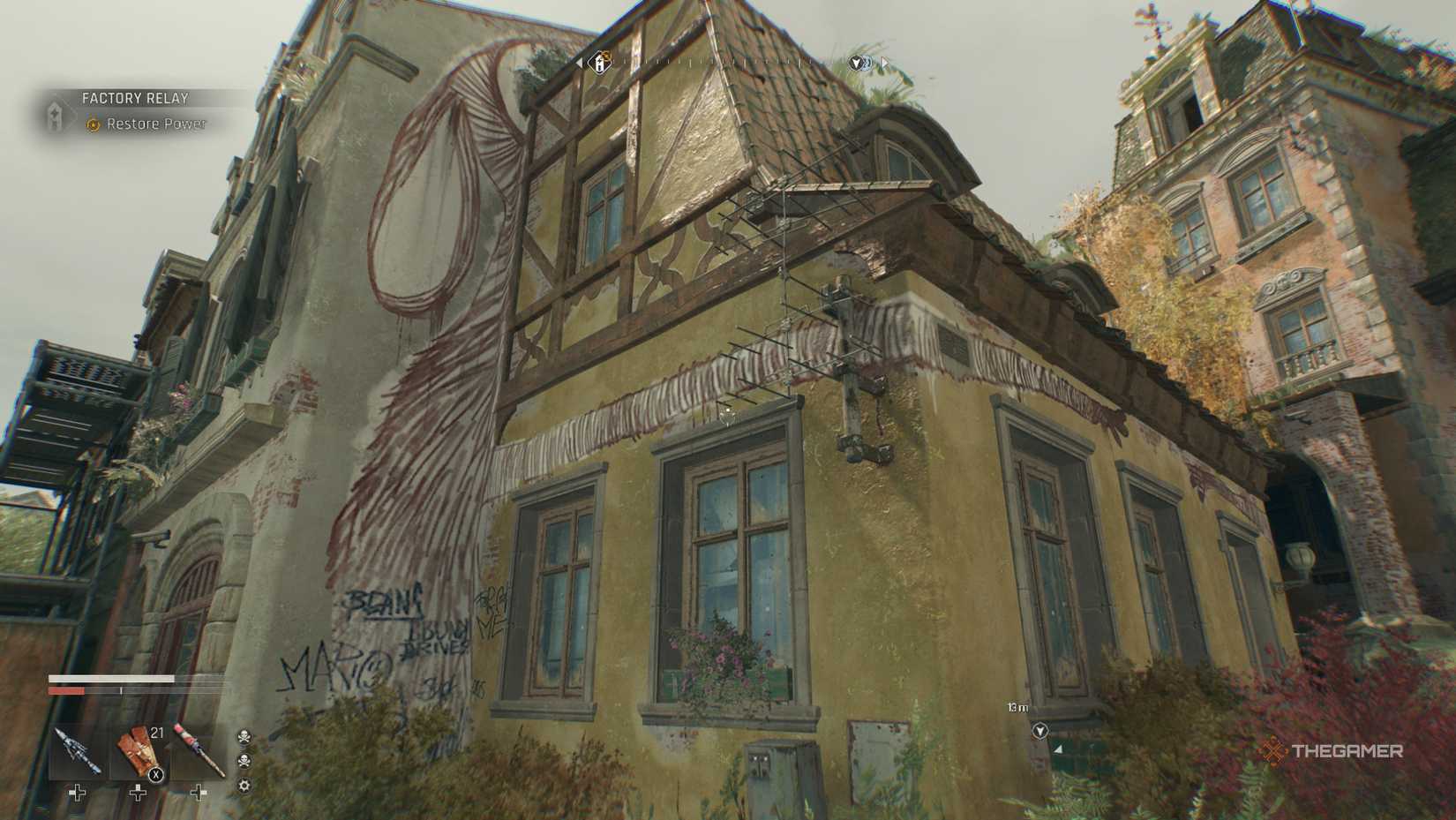
Task: Use the orange consumable with count 21
Action: (139, 752)
